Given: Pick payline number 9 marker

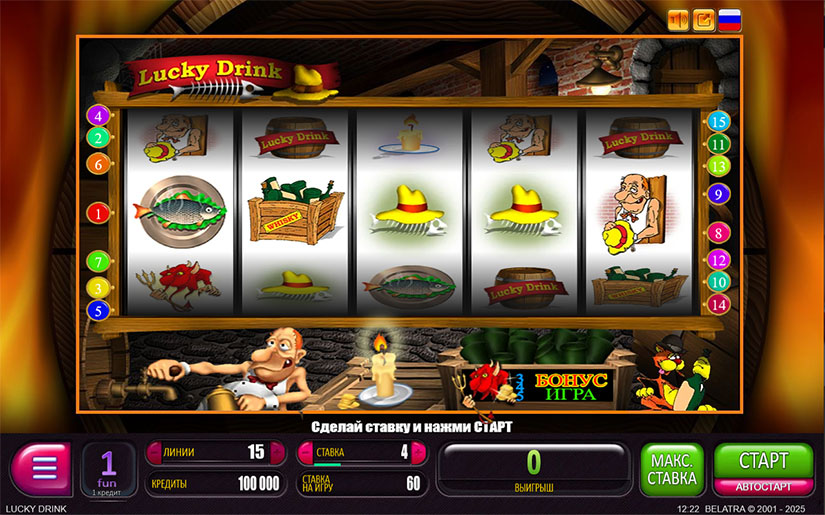Looking at the screenshot, I should (718, 195).
